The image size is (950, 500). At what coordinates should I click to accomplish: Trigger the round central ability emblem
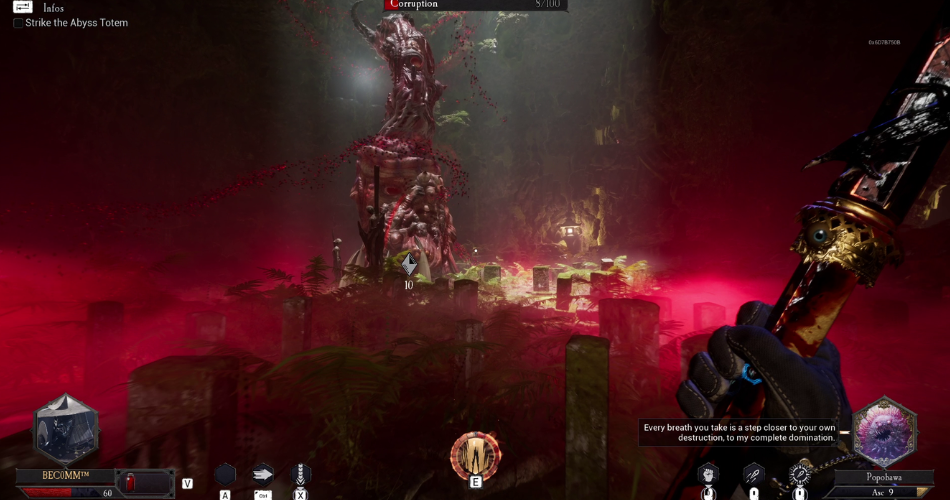pos(475,454)
